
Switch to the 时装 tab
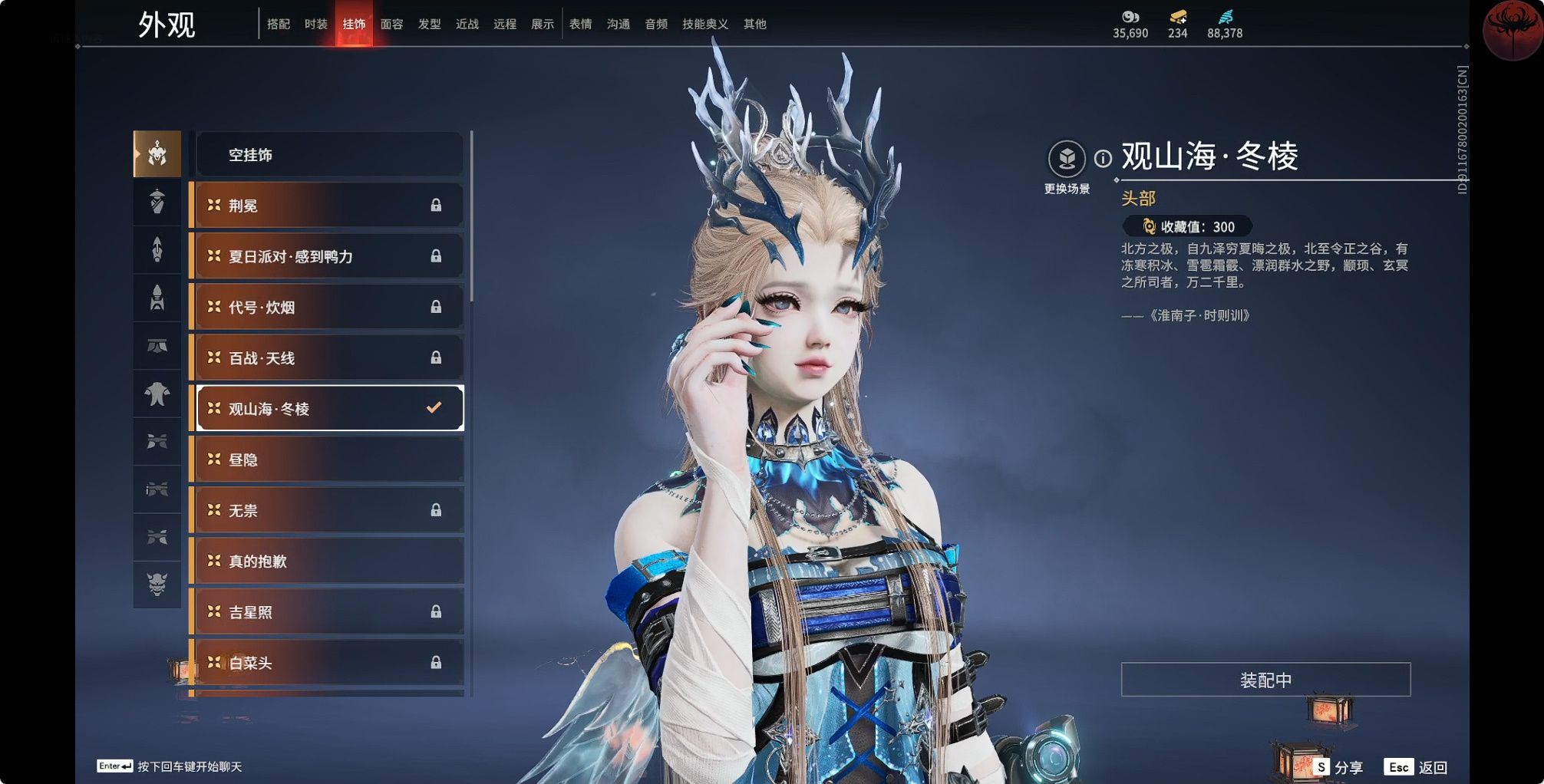click(315, 24)
